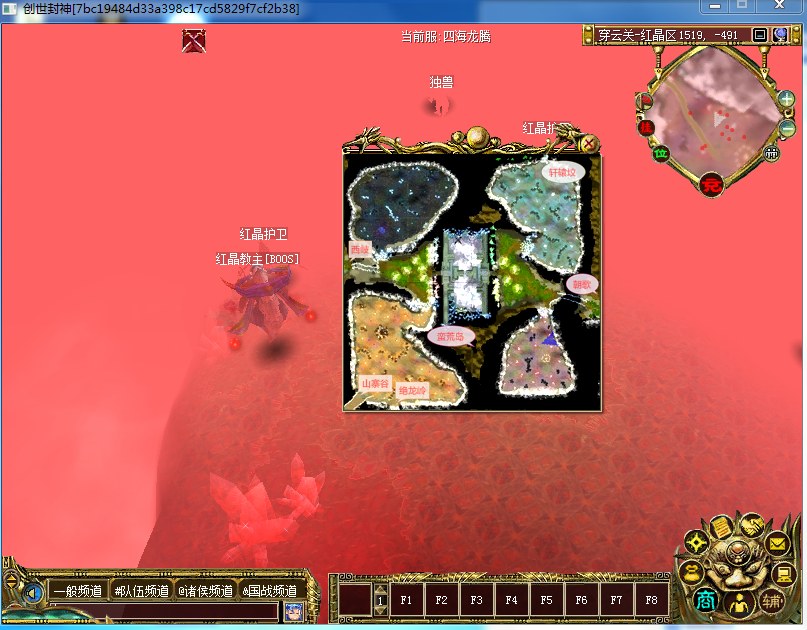Click the red 挂 minimap button

[646, 127]
